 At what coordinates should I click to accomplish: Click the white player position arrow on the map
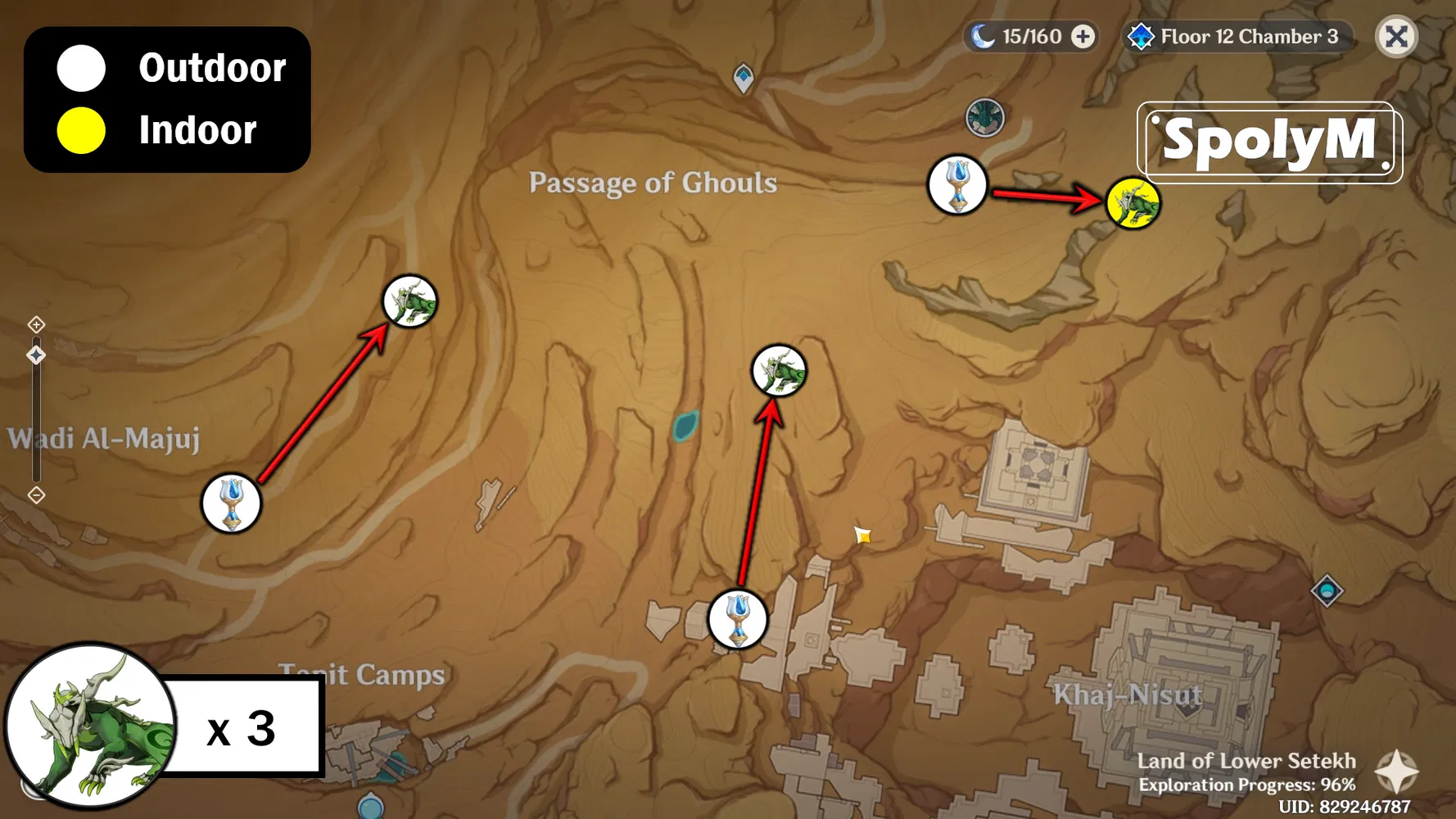(863, 536)
